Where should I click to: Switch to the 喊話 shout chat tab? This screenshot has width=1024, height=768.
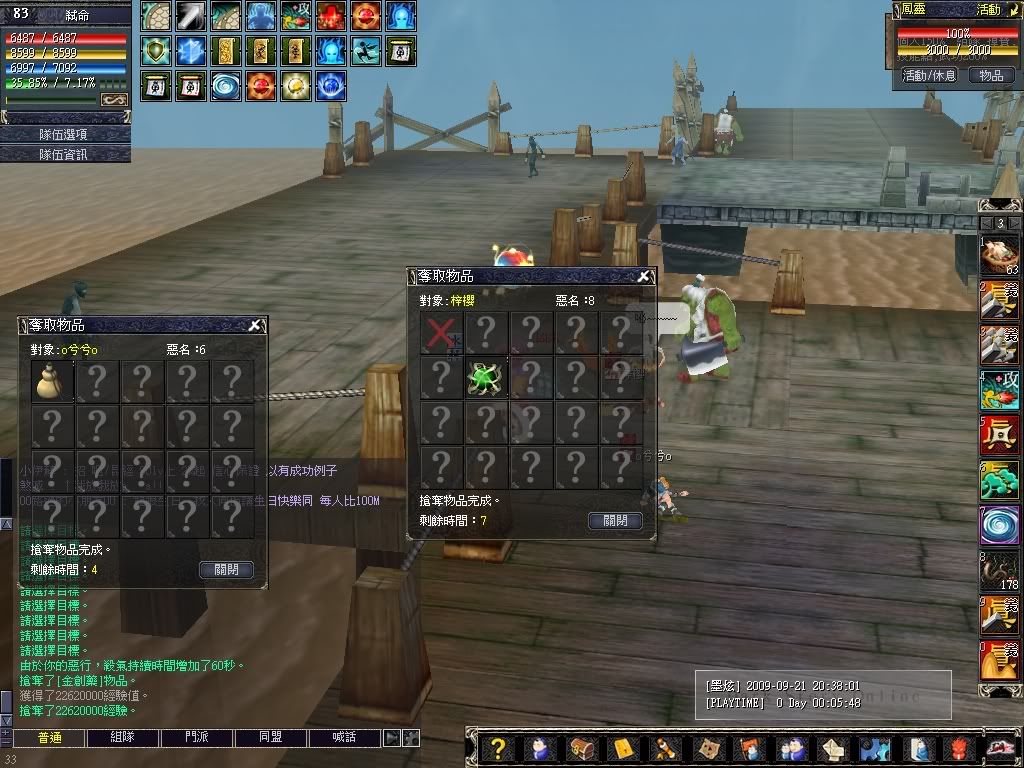345,738
